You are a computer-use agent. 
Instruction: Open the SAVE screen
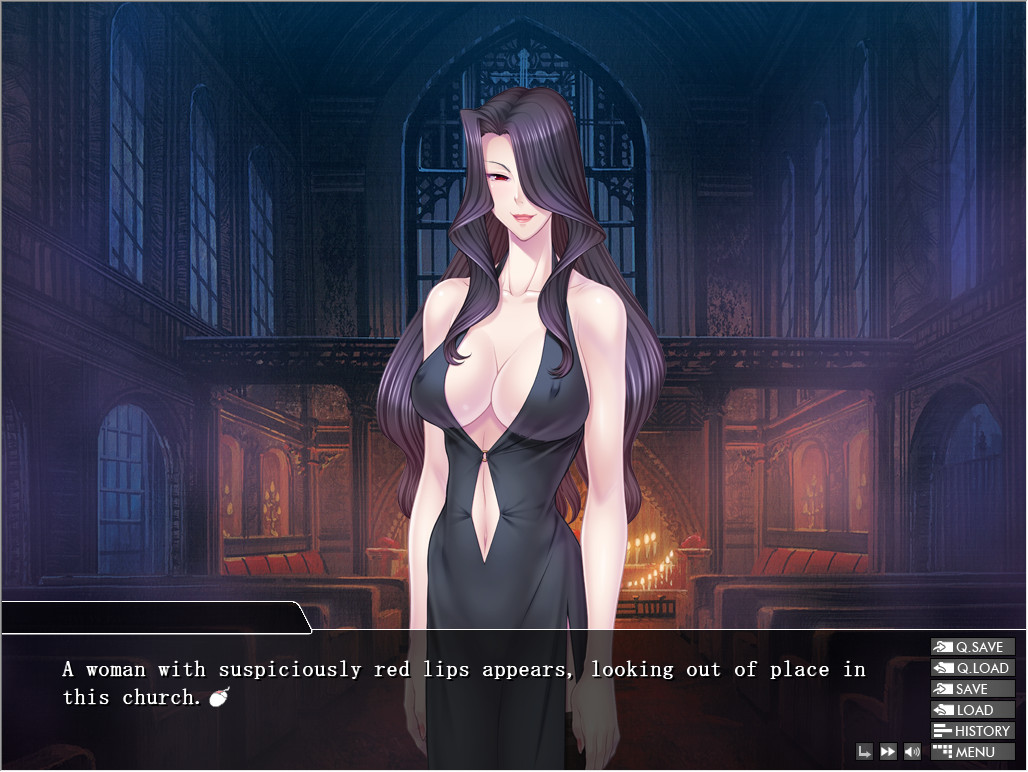coord(972,689)
